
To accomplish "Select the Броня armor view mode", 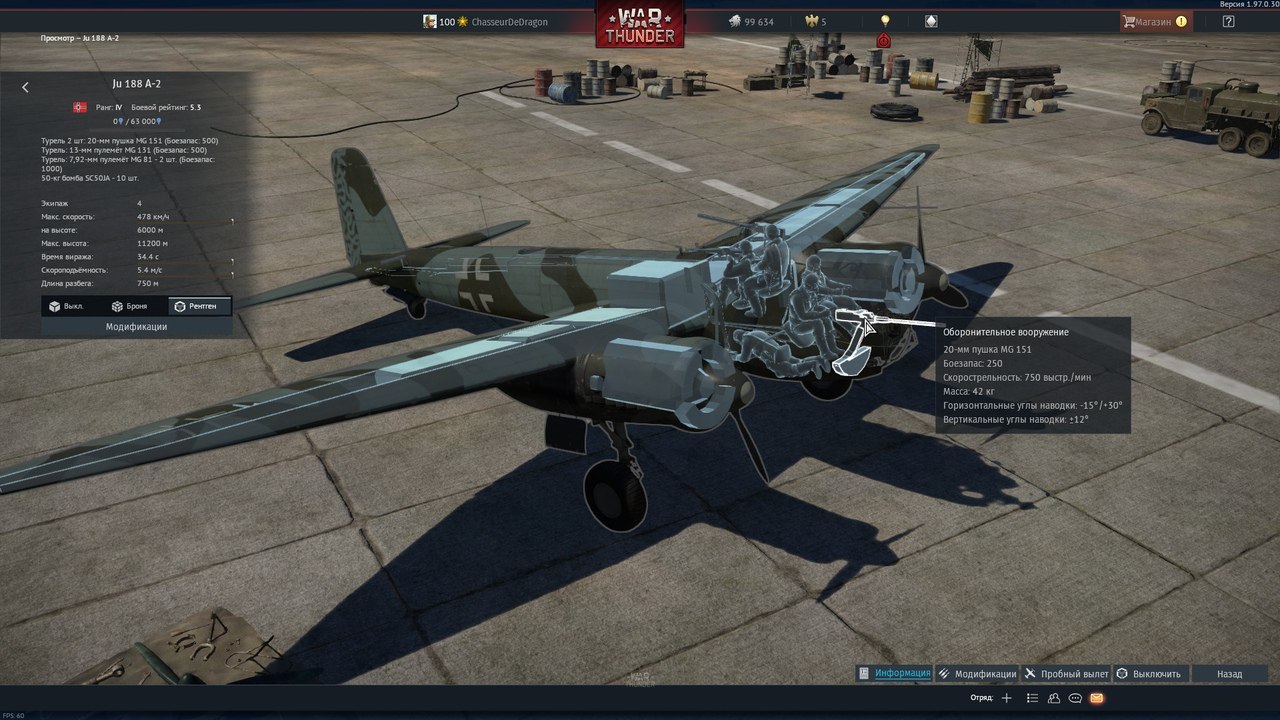I will [130, 306].
